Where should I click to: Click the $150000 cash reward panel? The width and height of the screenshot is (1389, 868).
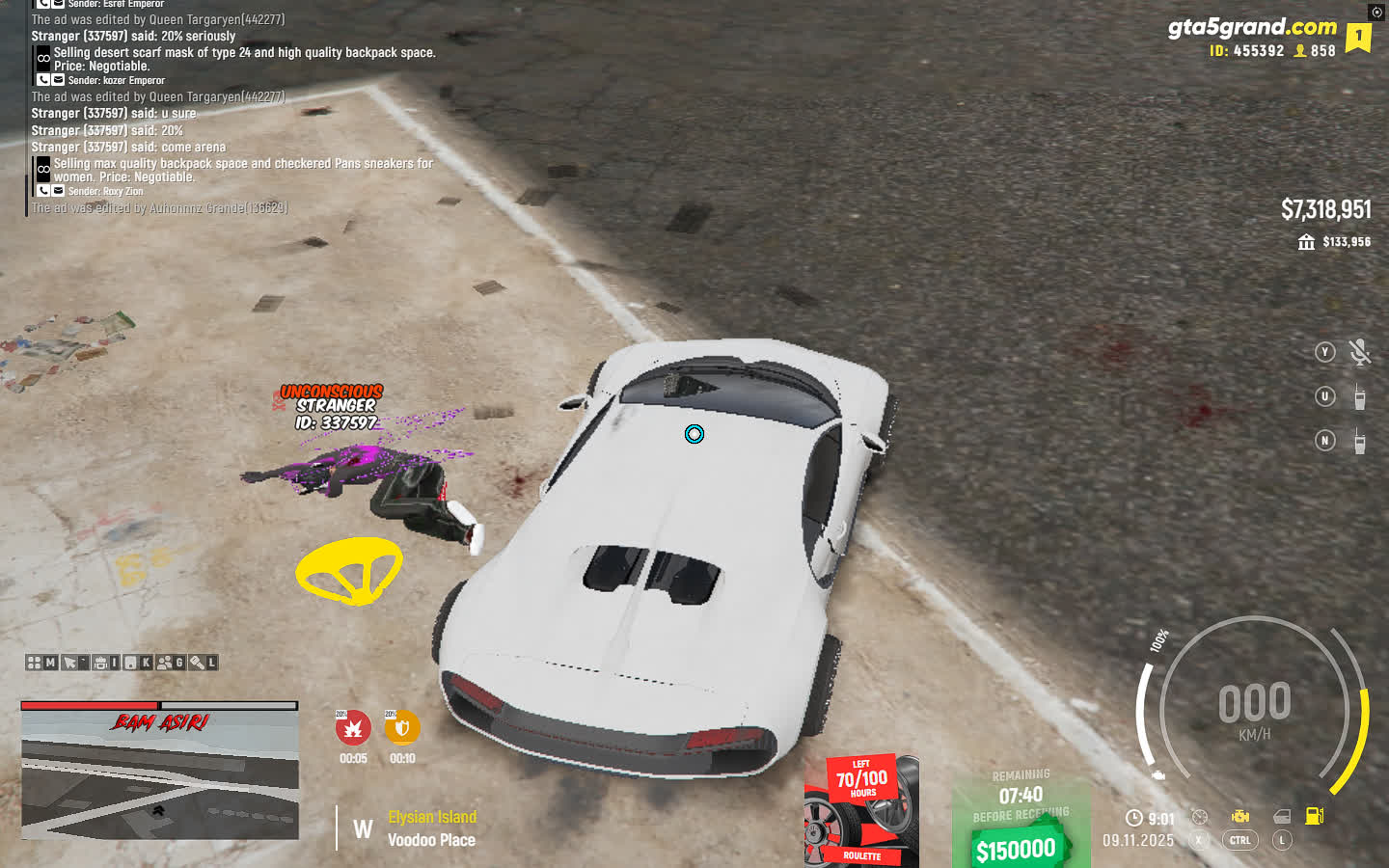1020,821
